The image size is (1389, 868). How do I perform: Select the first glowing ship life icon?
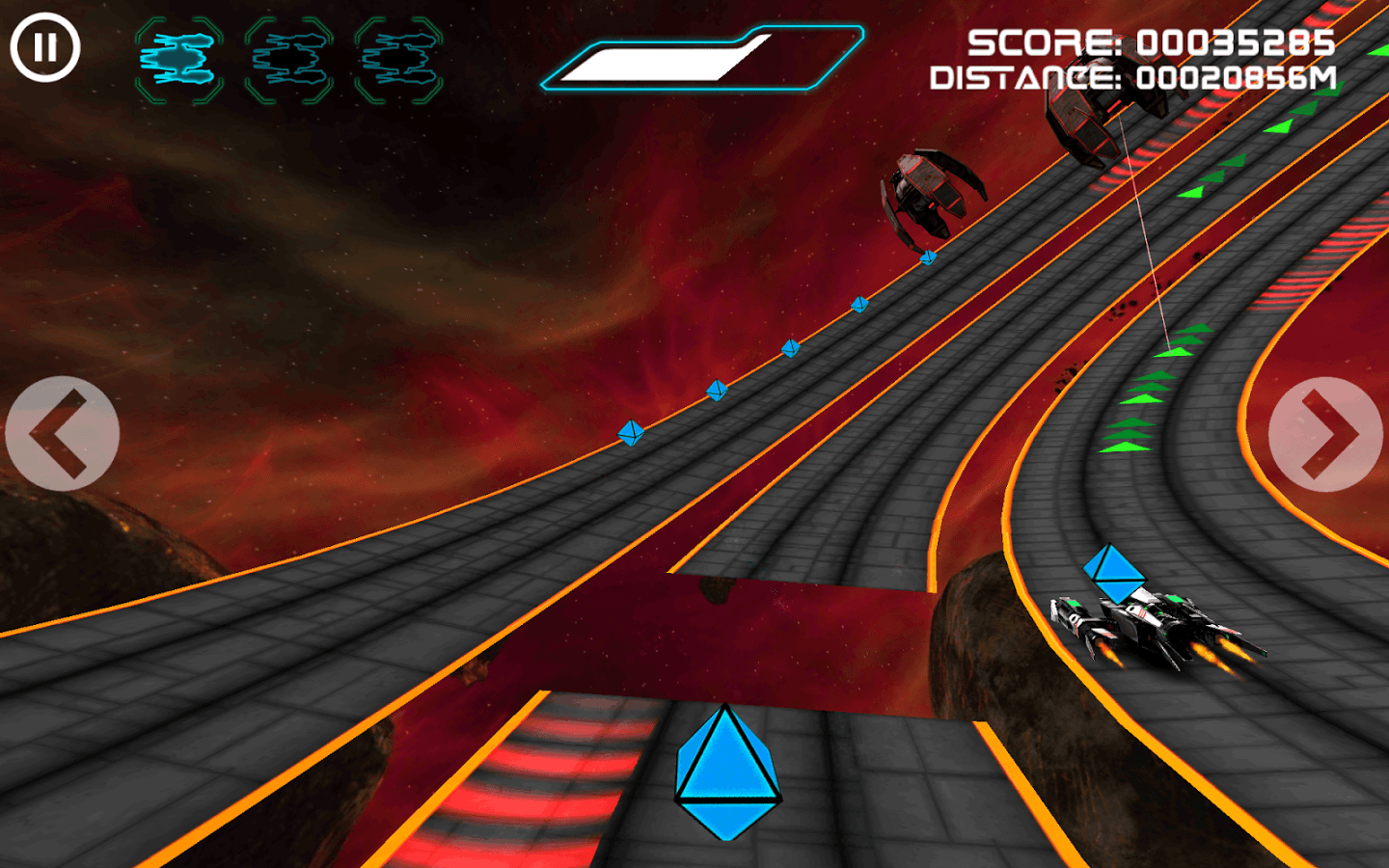[178, 58]
